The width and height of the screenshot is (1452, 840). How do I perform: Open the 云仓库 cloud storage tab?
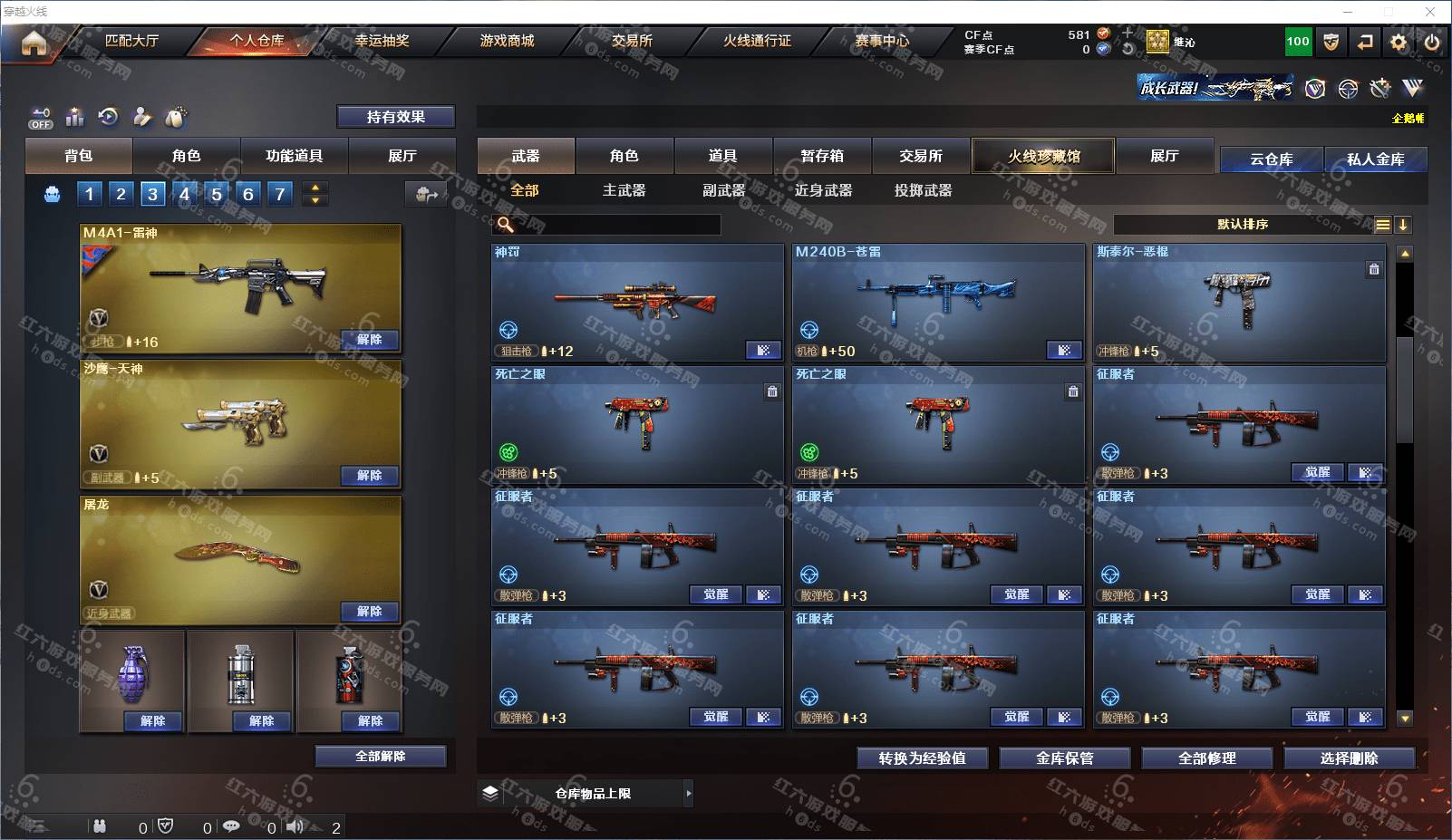click(1271, 159)
